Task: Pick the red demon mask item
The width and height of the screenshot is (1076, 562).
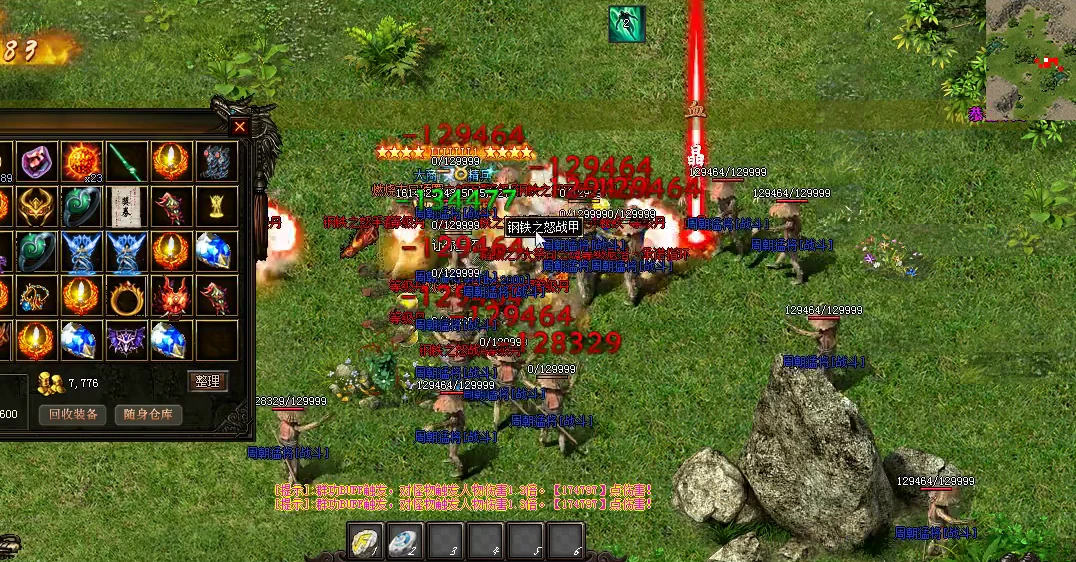Action: [x=171, y=296]
